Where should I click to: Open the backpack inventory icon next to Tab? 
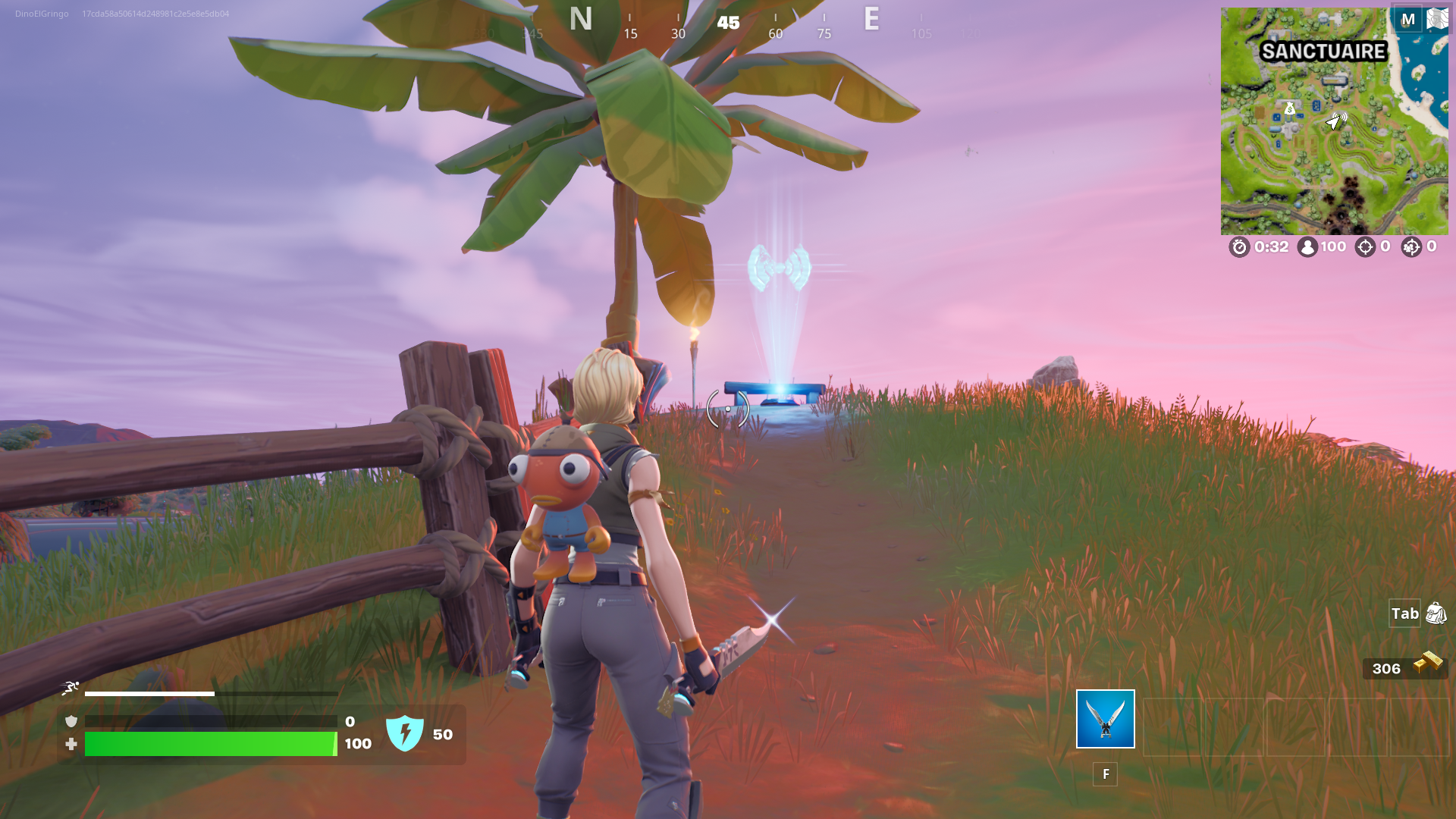(1435, 613)
